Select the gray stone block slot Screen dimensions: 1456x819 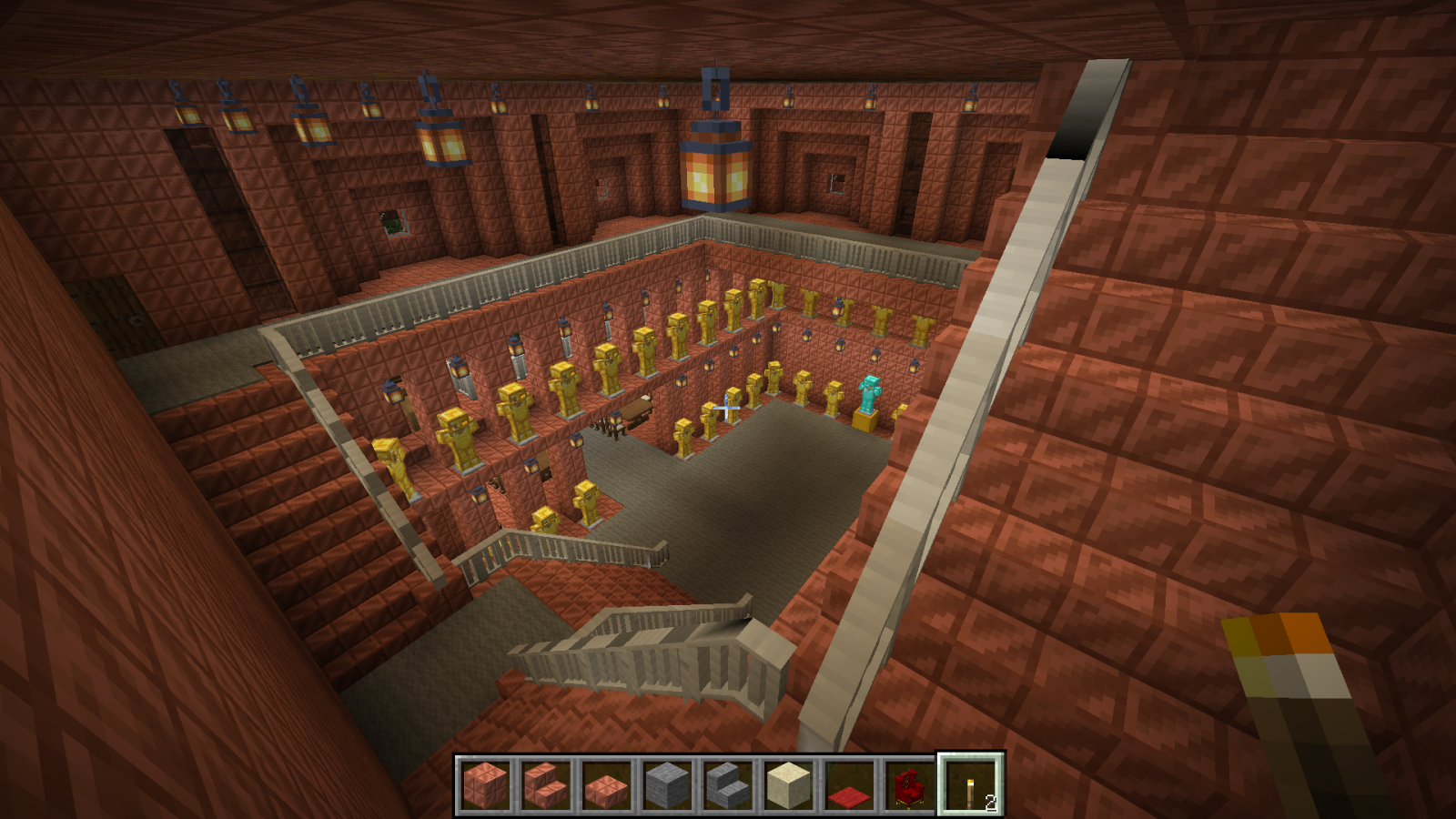pos(667,784)
